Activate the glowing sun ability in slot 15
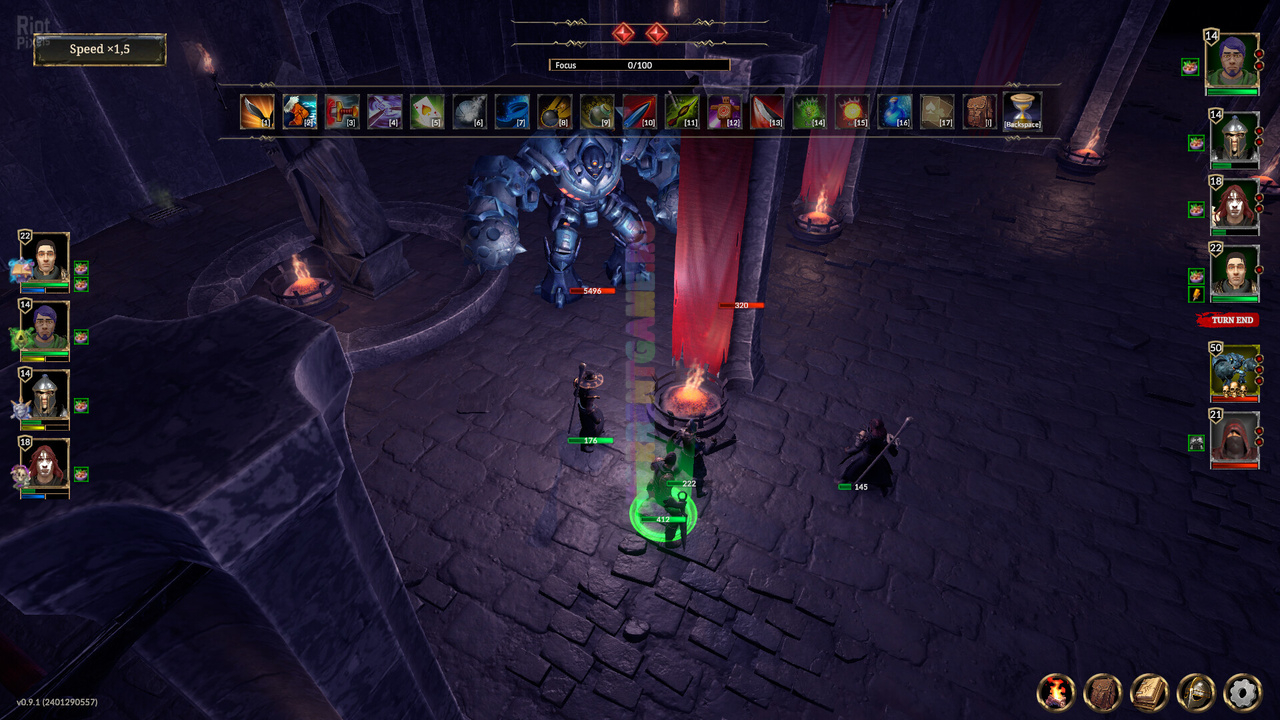 (x=852, y=111)
